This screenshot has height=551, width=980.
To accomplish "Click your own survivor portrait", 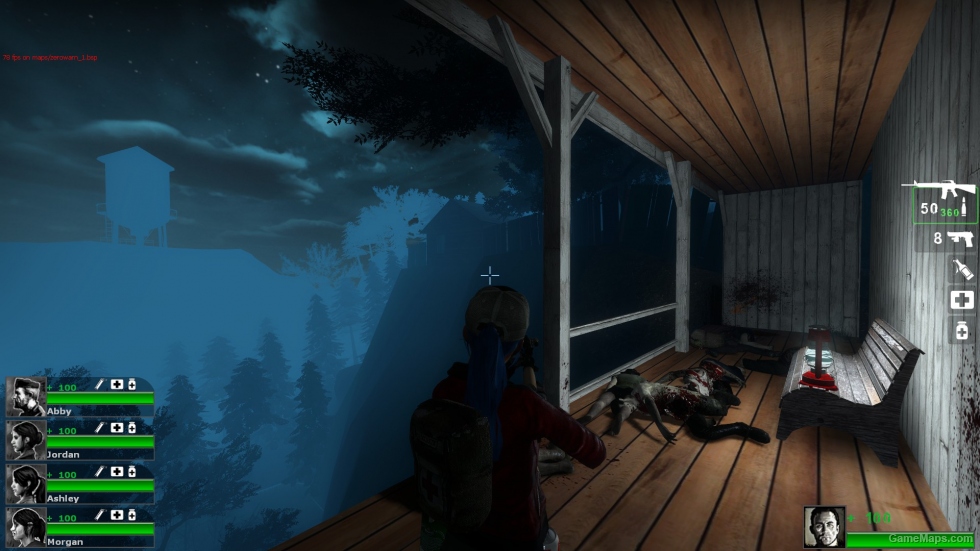I will (x=825, y=528).
